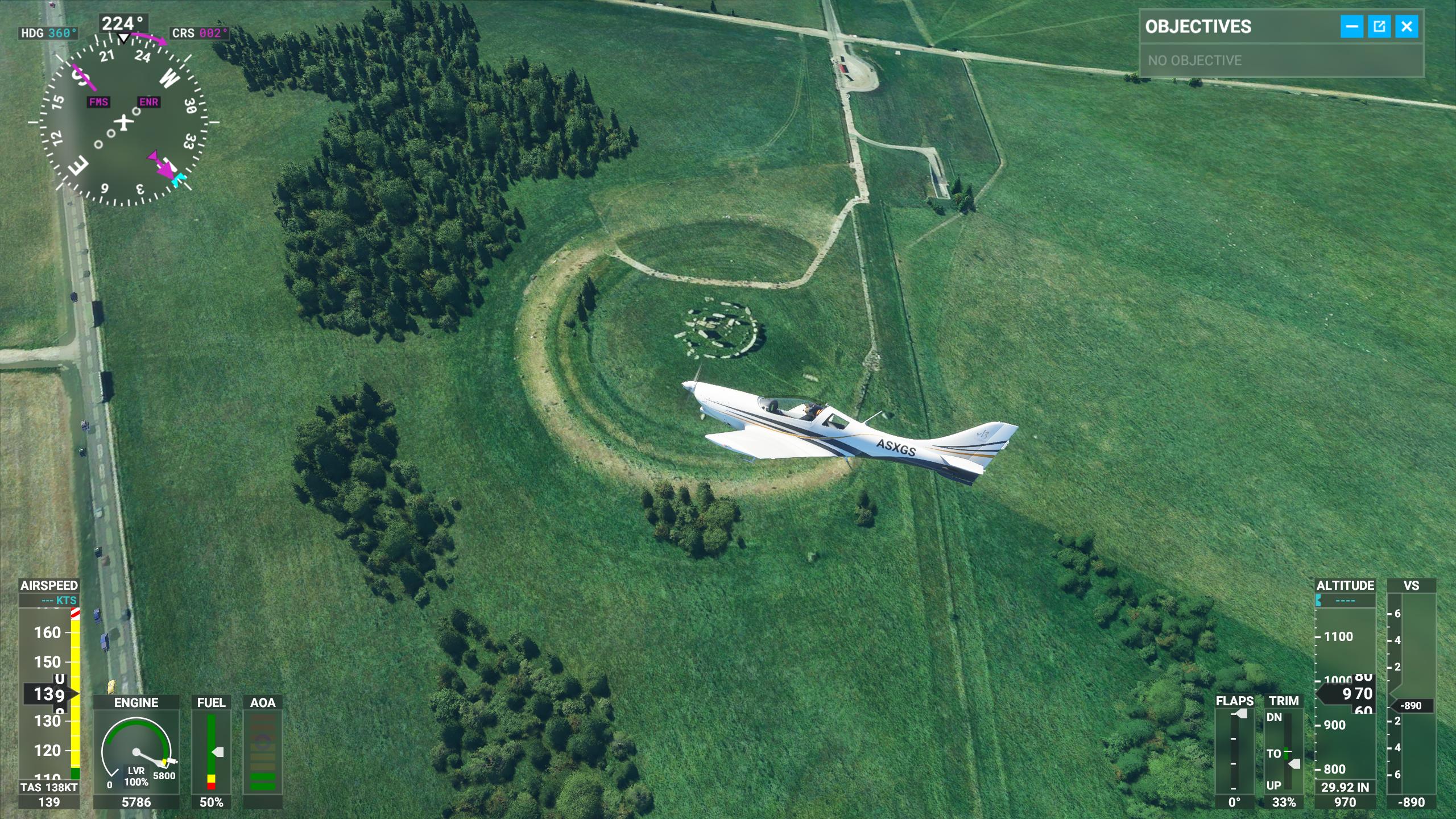Select the compass heading indicator dial
Viewport: 1456px width, 819px height.
(x=123, y=121)
